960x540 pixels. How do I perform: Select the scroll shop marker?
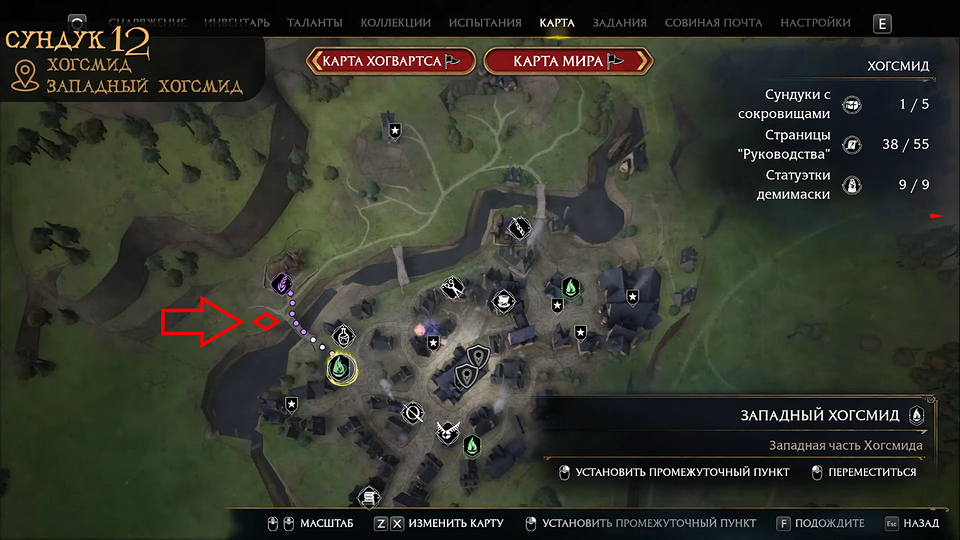pyautogui.click(x=369, y=495)
